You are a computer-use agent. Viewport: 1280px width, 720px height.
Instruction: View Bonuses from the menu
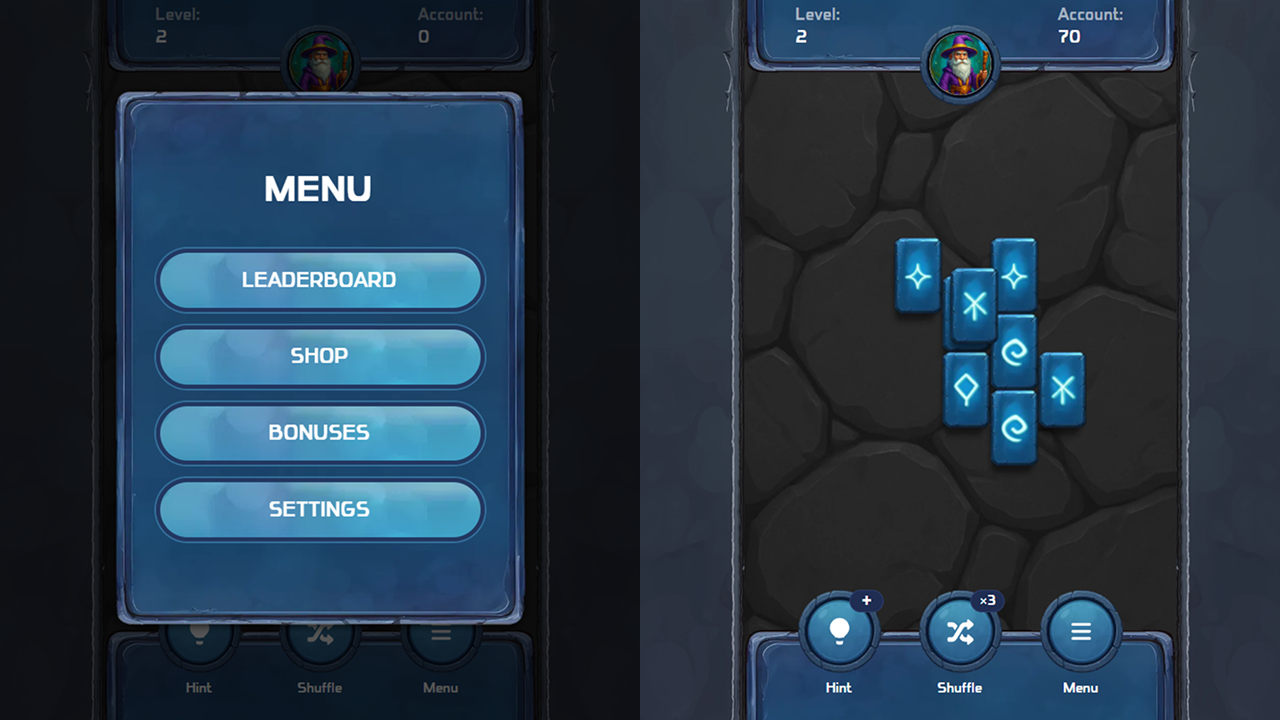[320, 433]
